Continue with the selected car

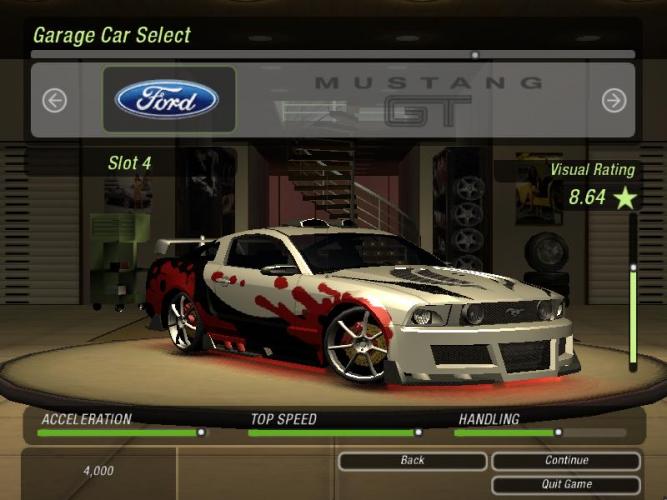pyautogui.click(x=566, y=461)
